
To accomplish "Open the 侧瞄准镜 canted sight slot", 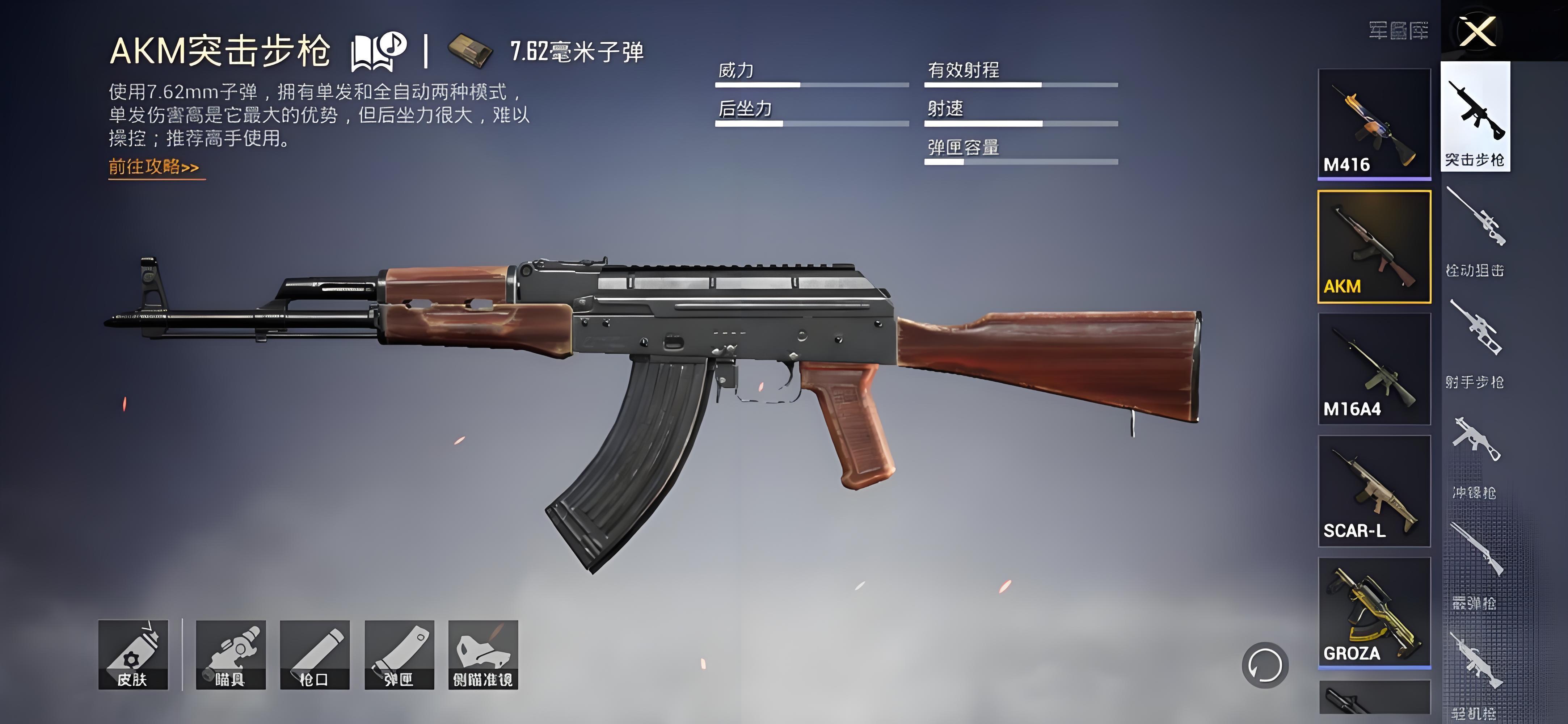I will 483,654.
